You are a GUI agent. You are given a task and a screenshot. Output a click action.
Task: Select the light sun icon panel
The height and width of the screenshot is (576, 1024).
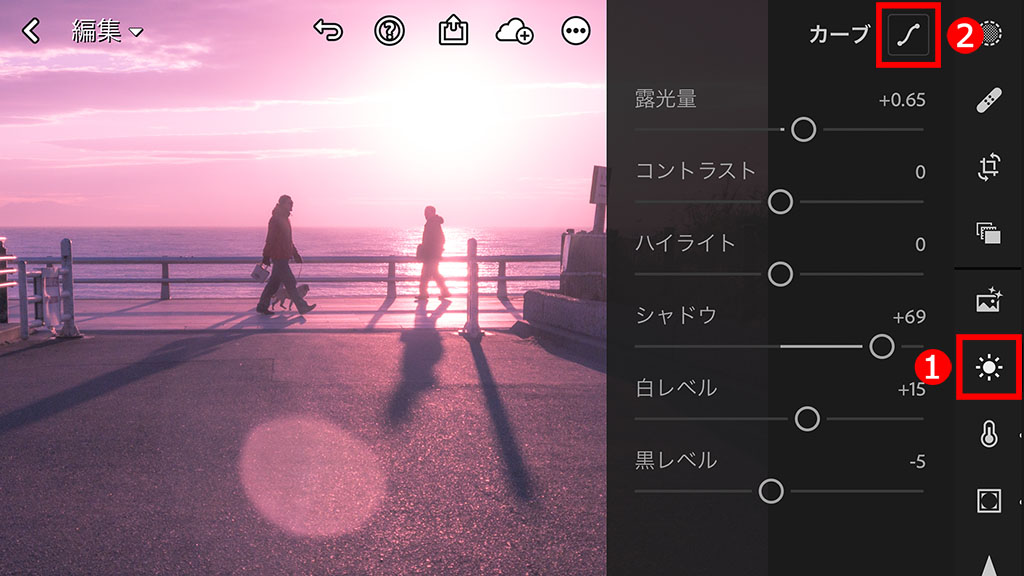coord(989,369)
